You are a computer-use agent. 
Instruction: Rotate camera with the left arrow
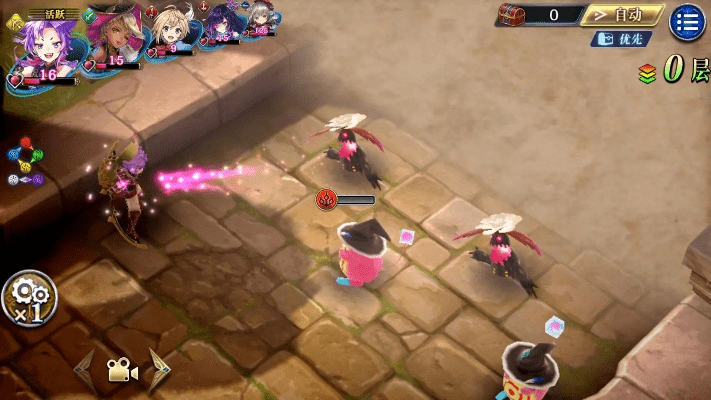[x=84, y=368]
